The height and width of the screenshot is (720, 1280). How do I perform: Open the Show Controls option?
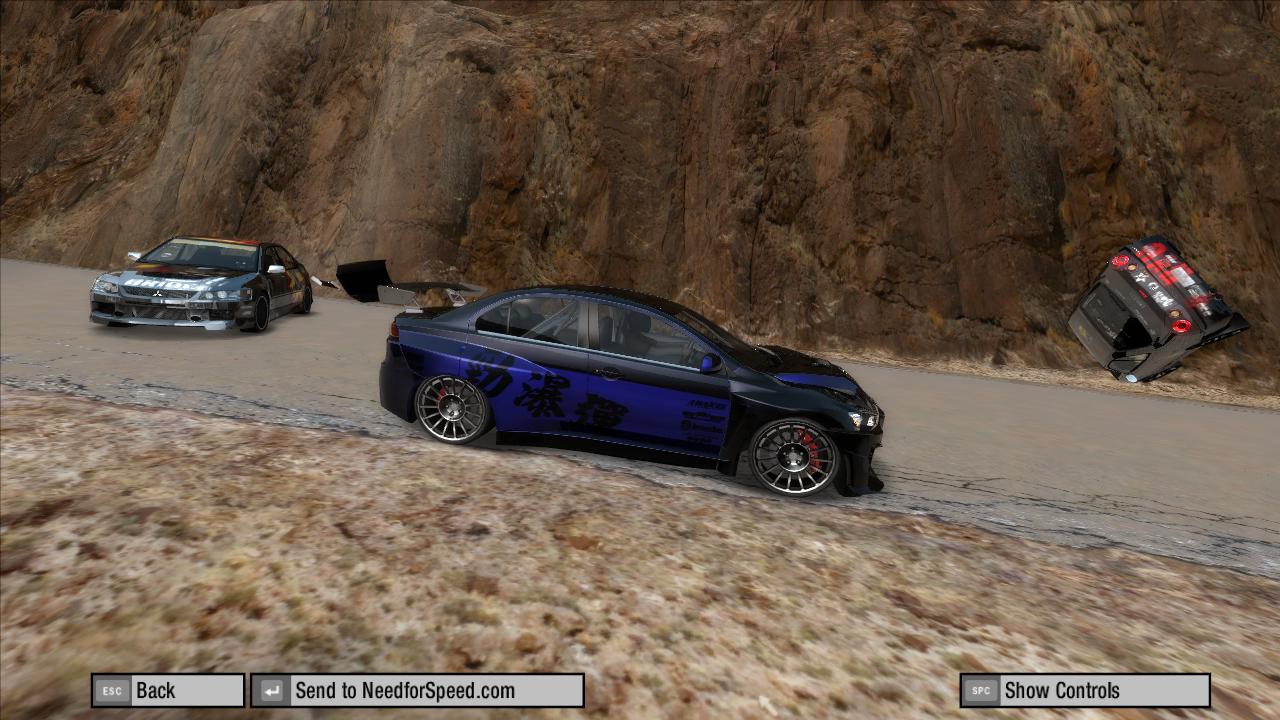tap(1084, 690)
